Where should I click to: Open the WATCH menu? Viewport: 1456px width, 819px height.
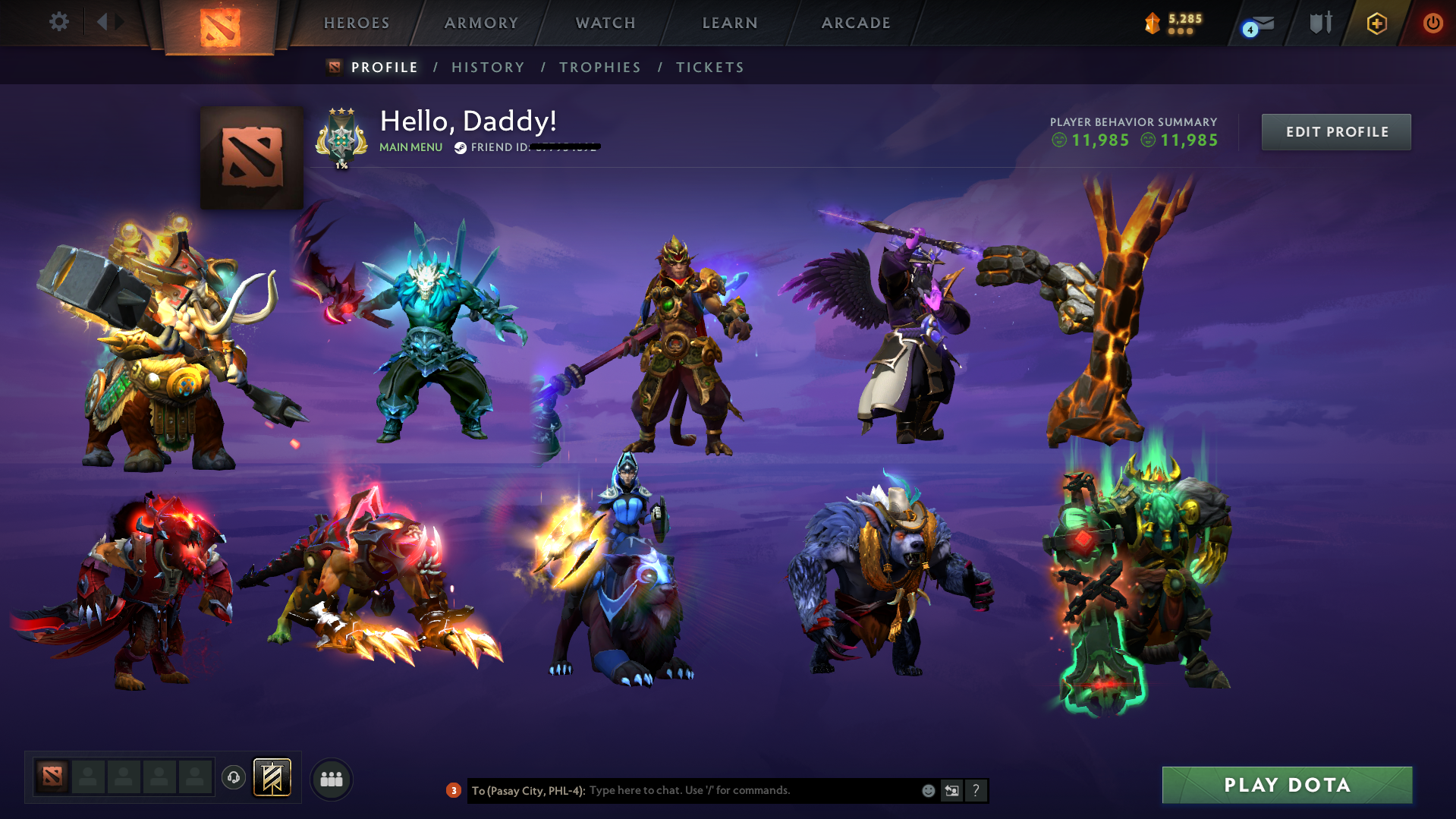(x=605, y=23)
